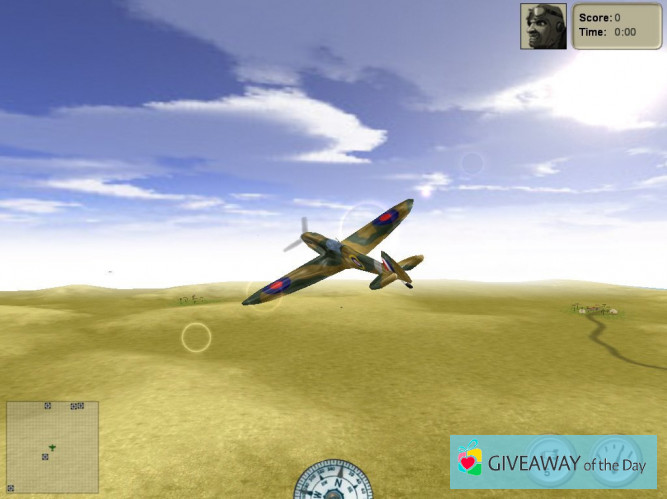The image size is (667, 499).
Task: Click the compass dial gauge
Action: pos(333,481)
